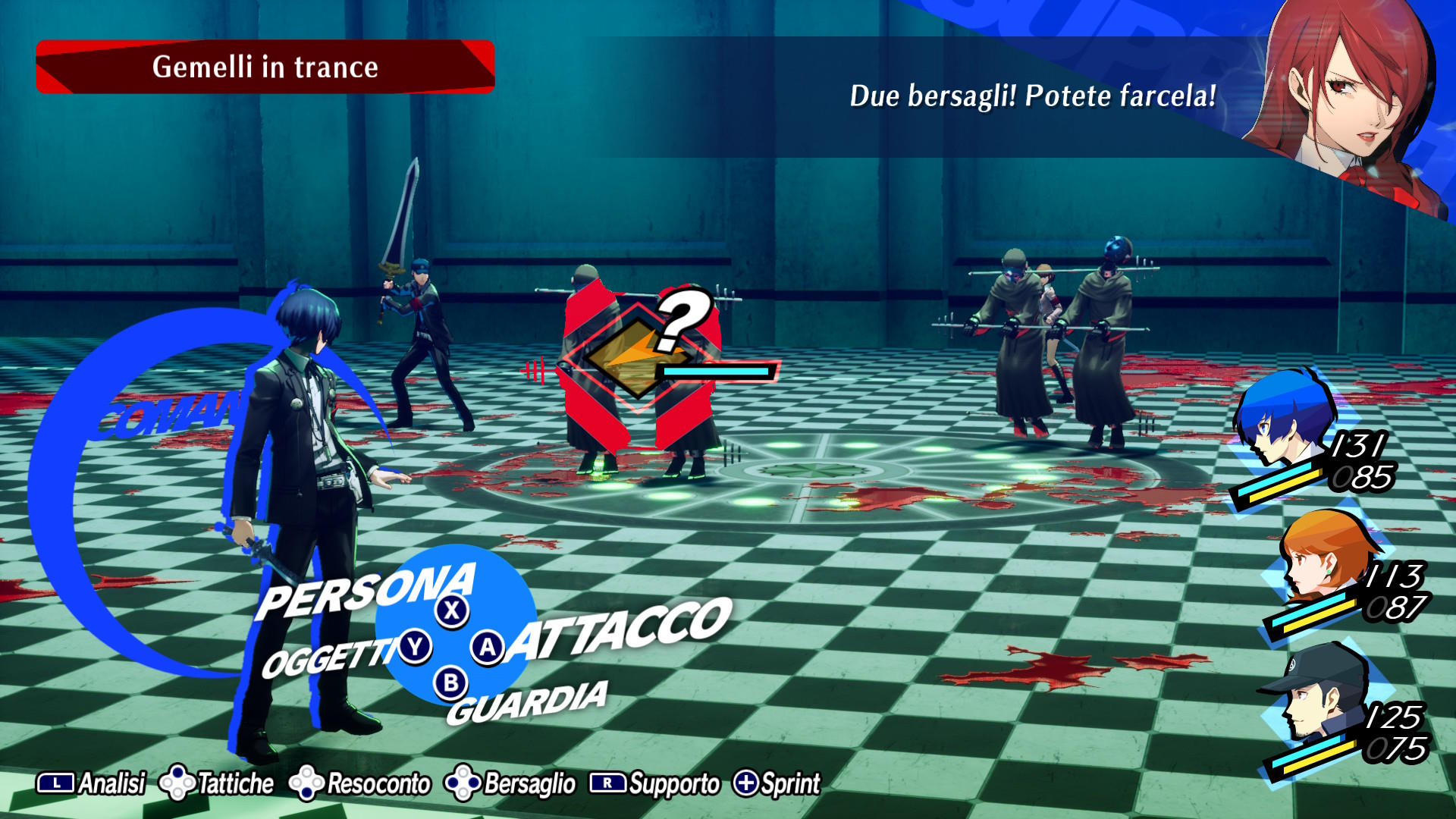Choose the GUARDIA command

tap(527, 702)
